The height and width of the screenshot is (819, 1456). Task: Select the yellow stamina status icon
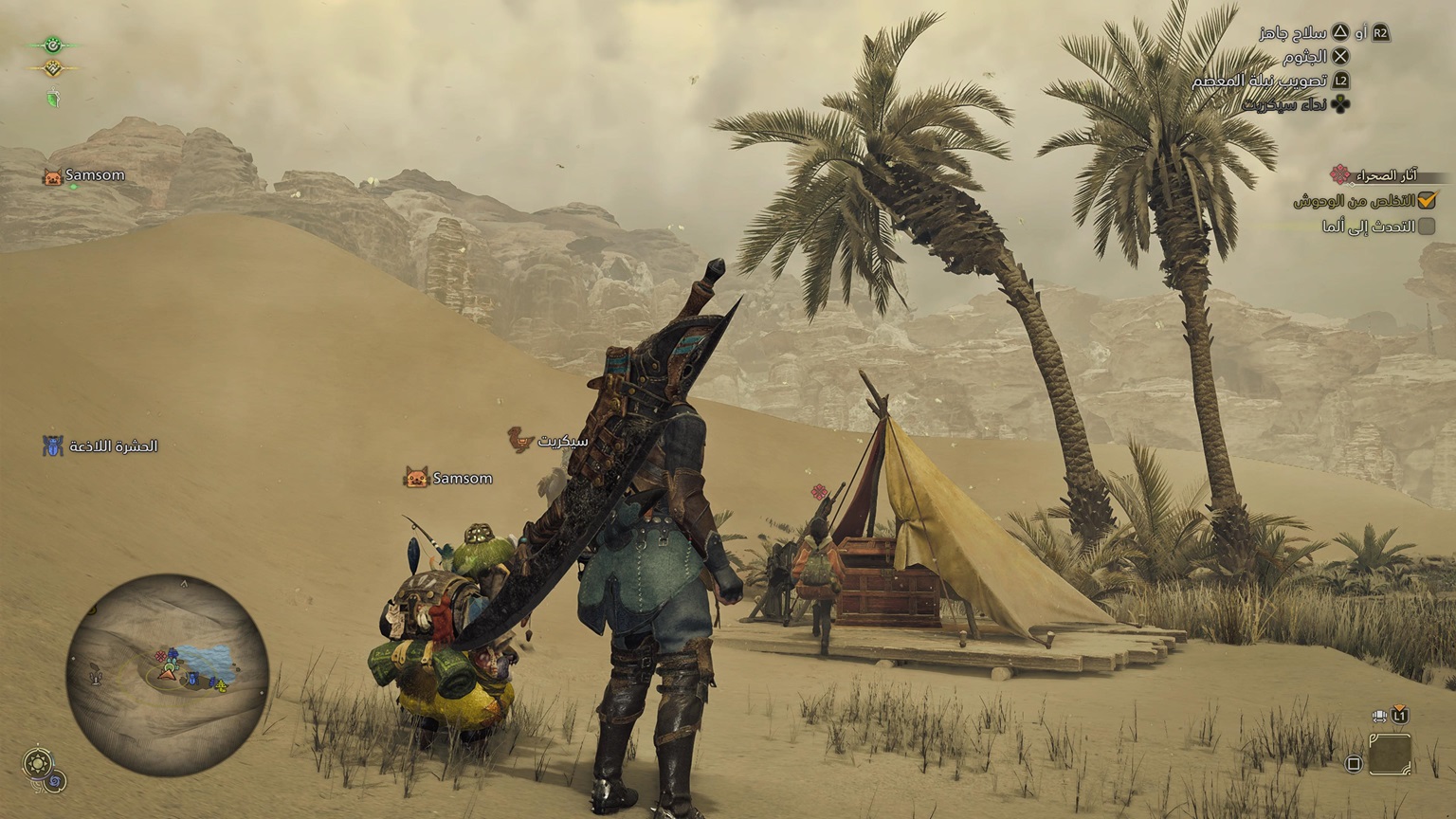[x=52, y=67]
